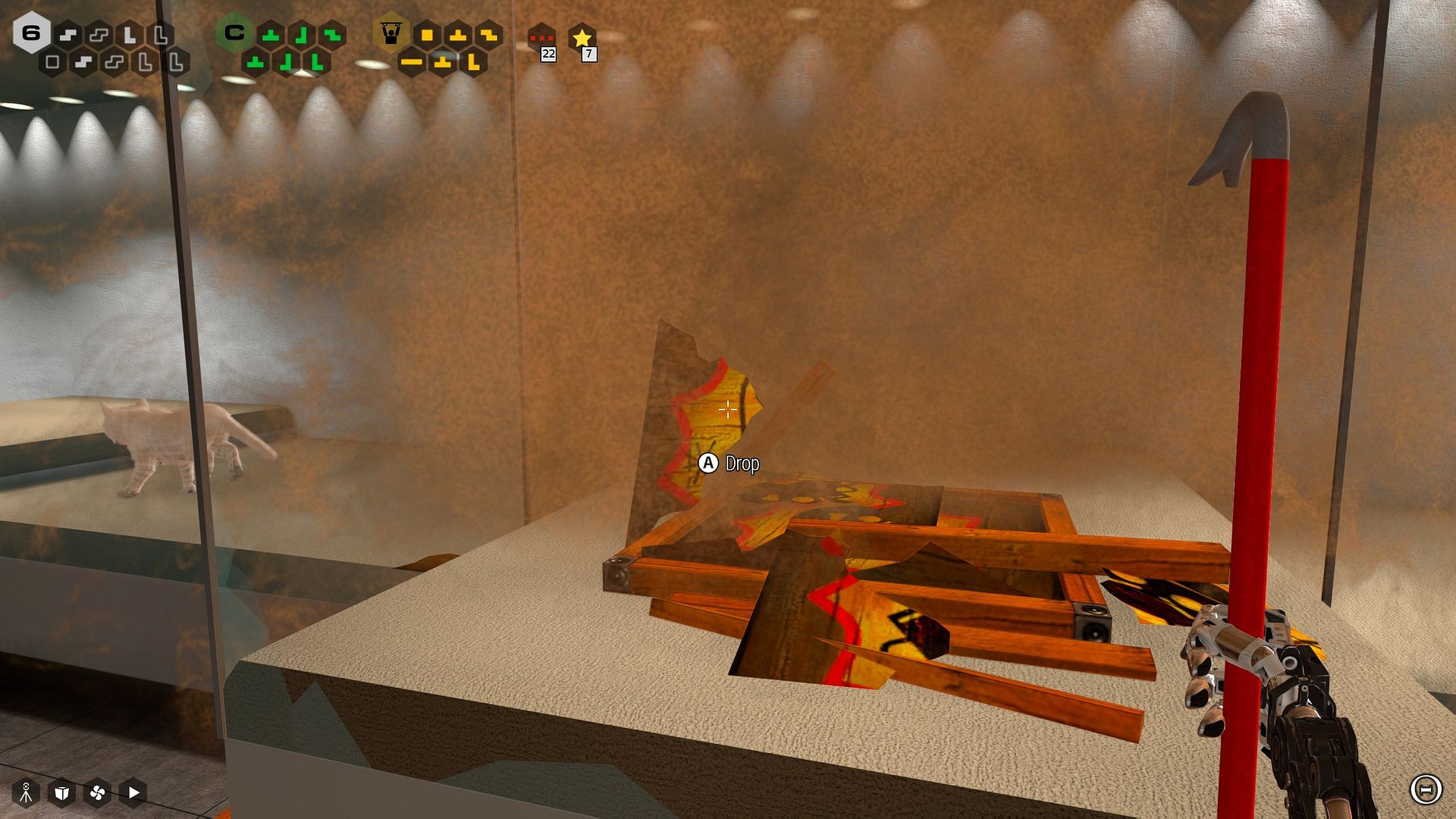The image size is (1456, 819).
Task: Select the green Z-shaped sigil
Action: tap(332, 35)
